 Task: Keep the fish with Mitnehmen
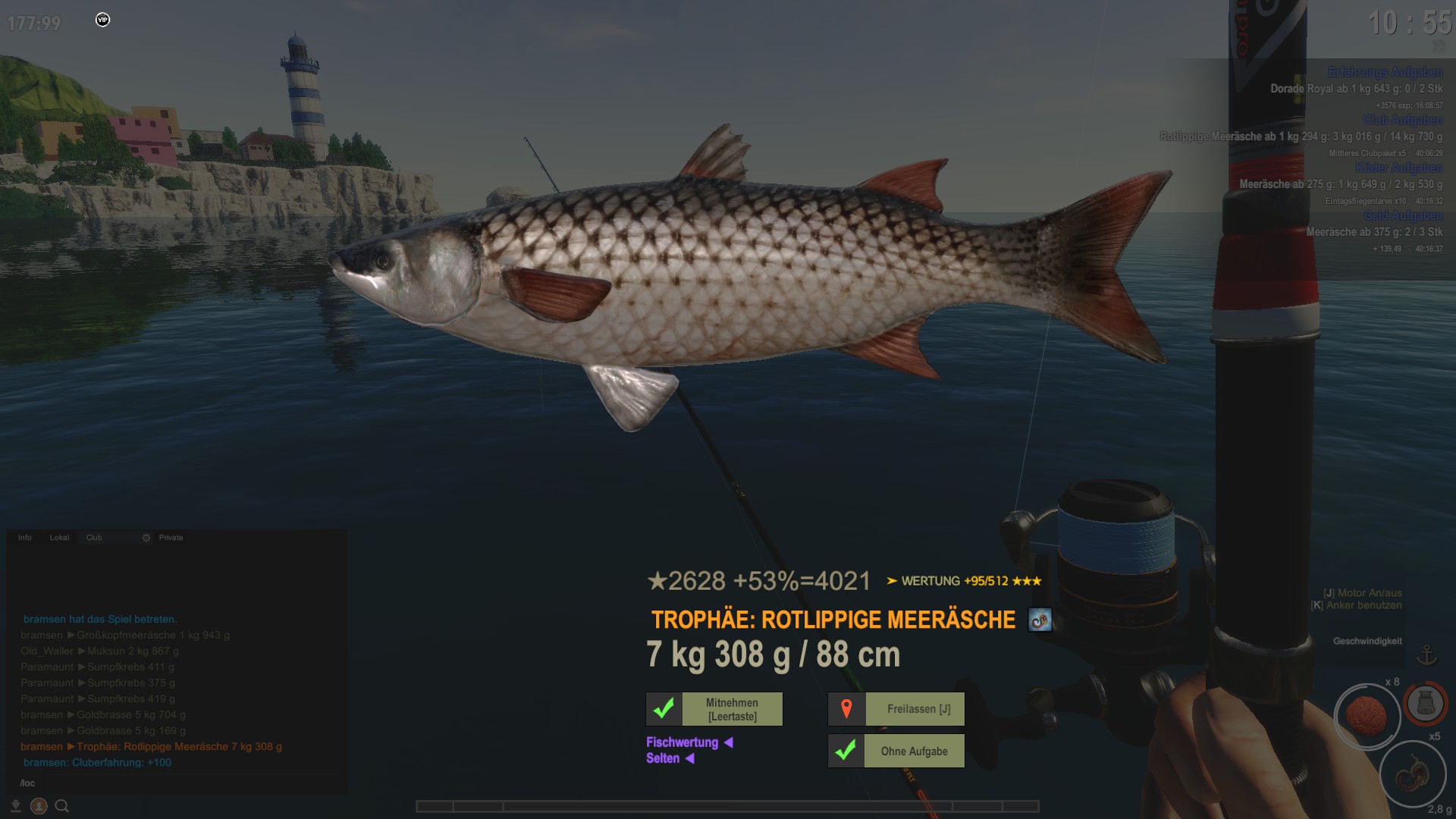732,709
